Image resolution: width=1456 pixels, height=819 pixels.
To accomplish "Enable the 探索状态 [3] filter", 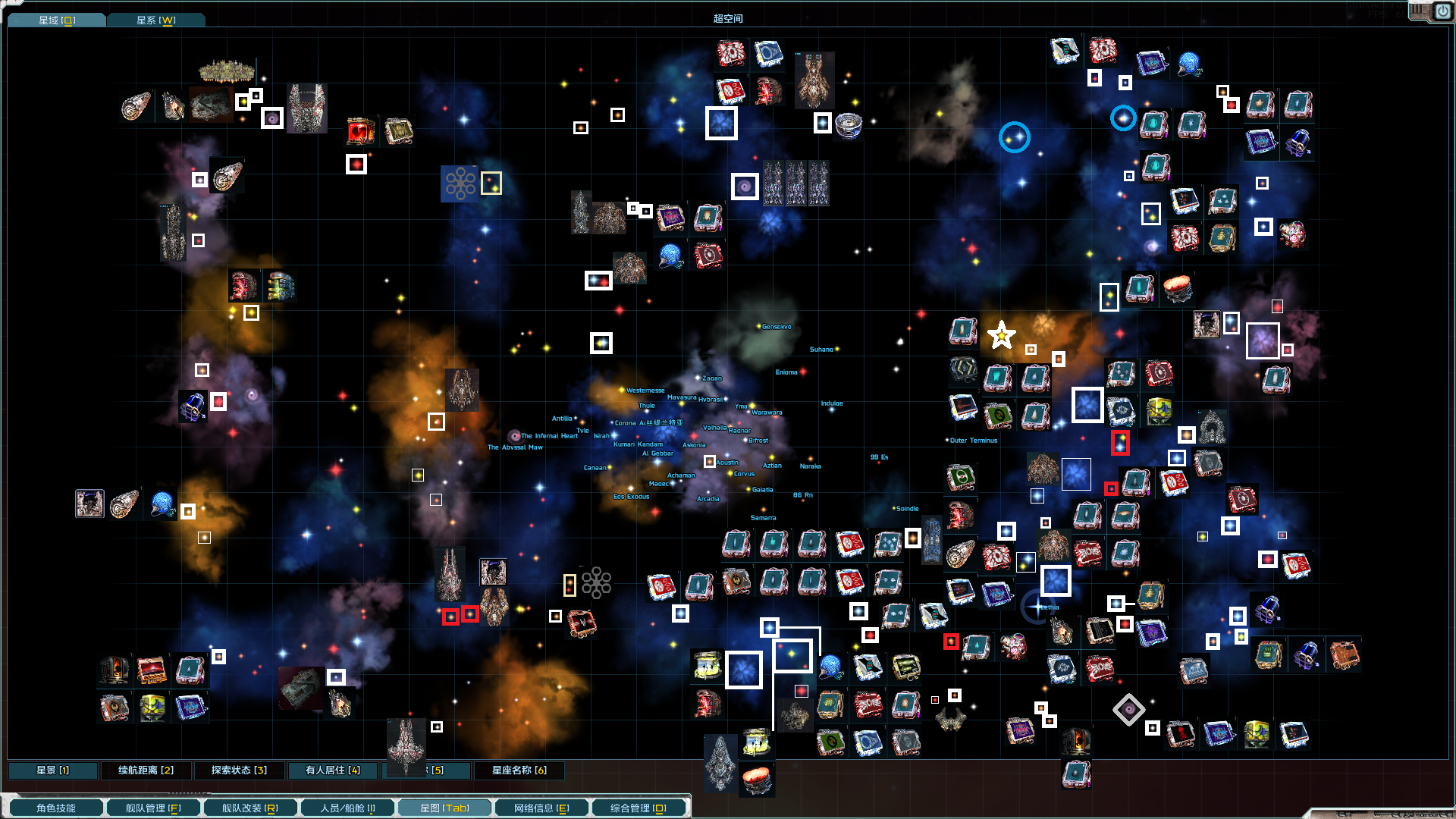I will point(239,770).
